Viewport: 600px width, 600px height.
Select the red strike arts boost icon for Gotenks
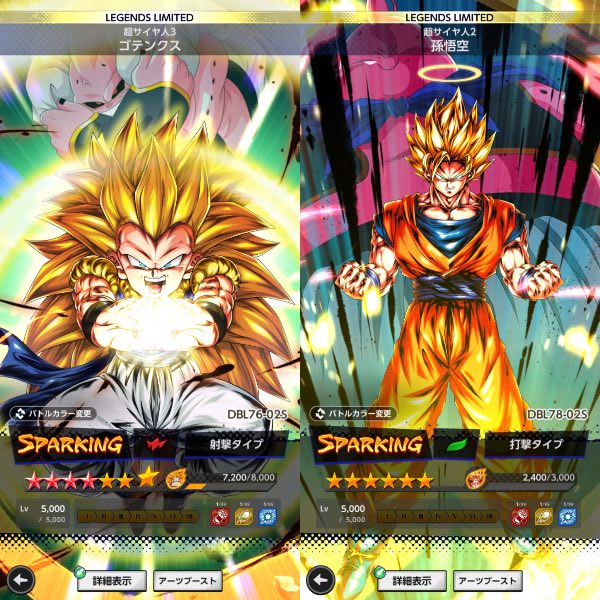click(221, 516)
